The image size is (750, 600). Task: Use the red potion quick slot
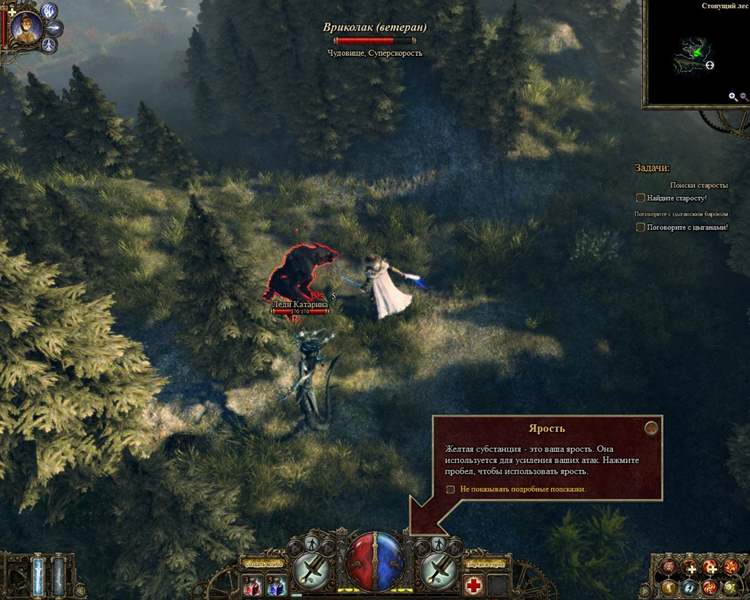(252, 586)
